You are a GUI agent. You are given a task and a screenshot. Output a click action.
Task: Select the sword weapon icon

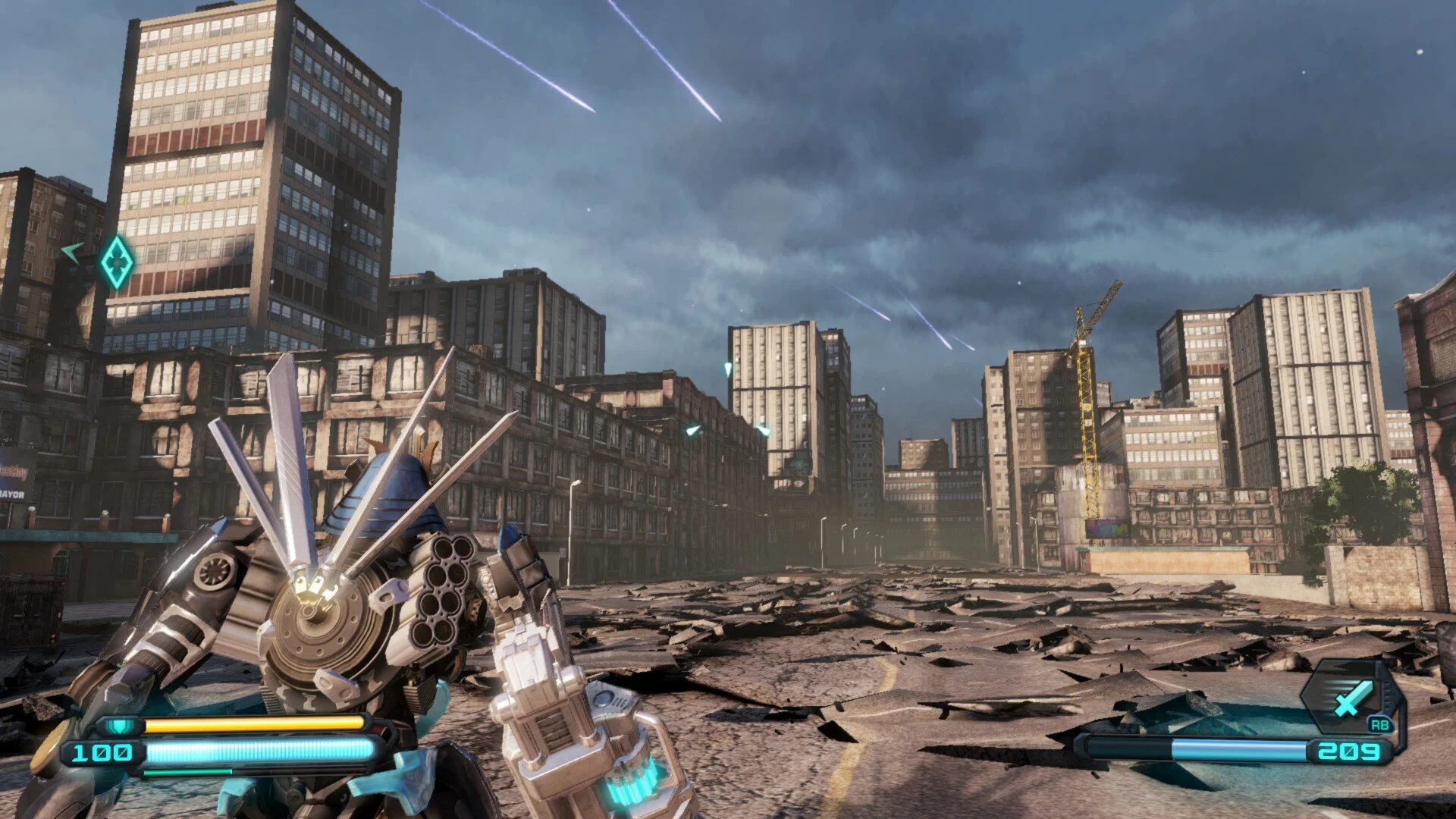click(1348, 698)
